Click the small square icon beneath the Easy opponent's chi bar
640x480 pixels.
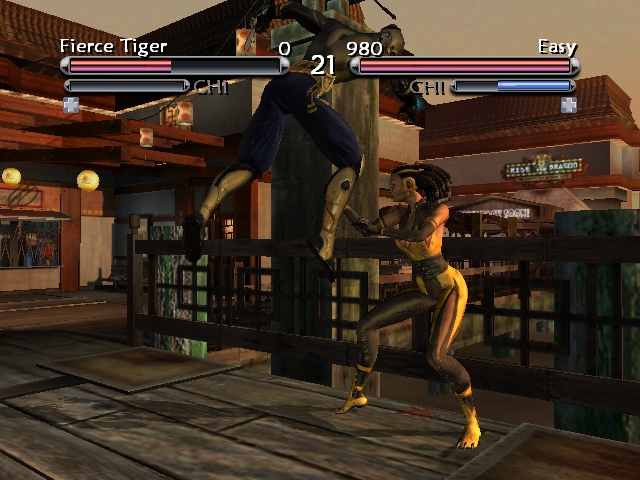pos(568,104)
